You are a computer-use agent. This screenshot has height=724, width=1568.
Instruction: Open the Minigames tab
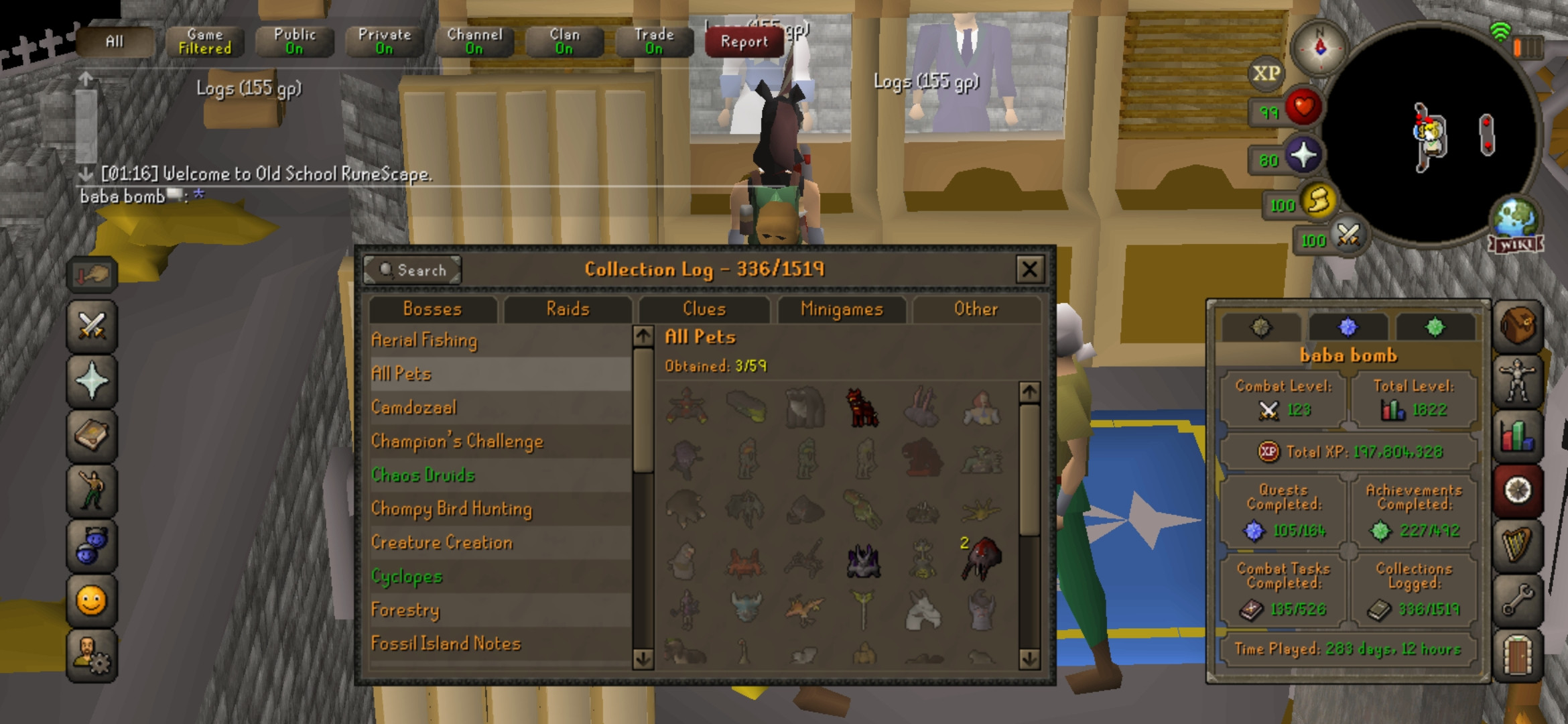pos(841,309)
